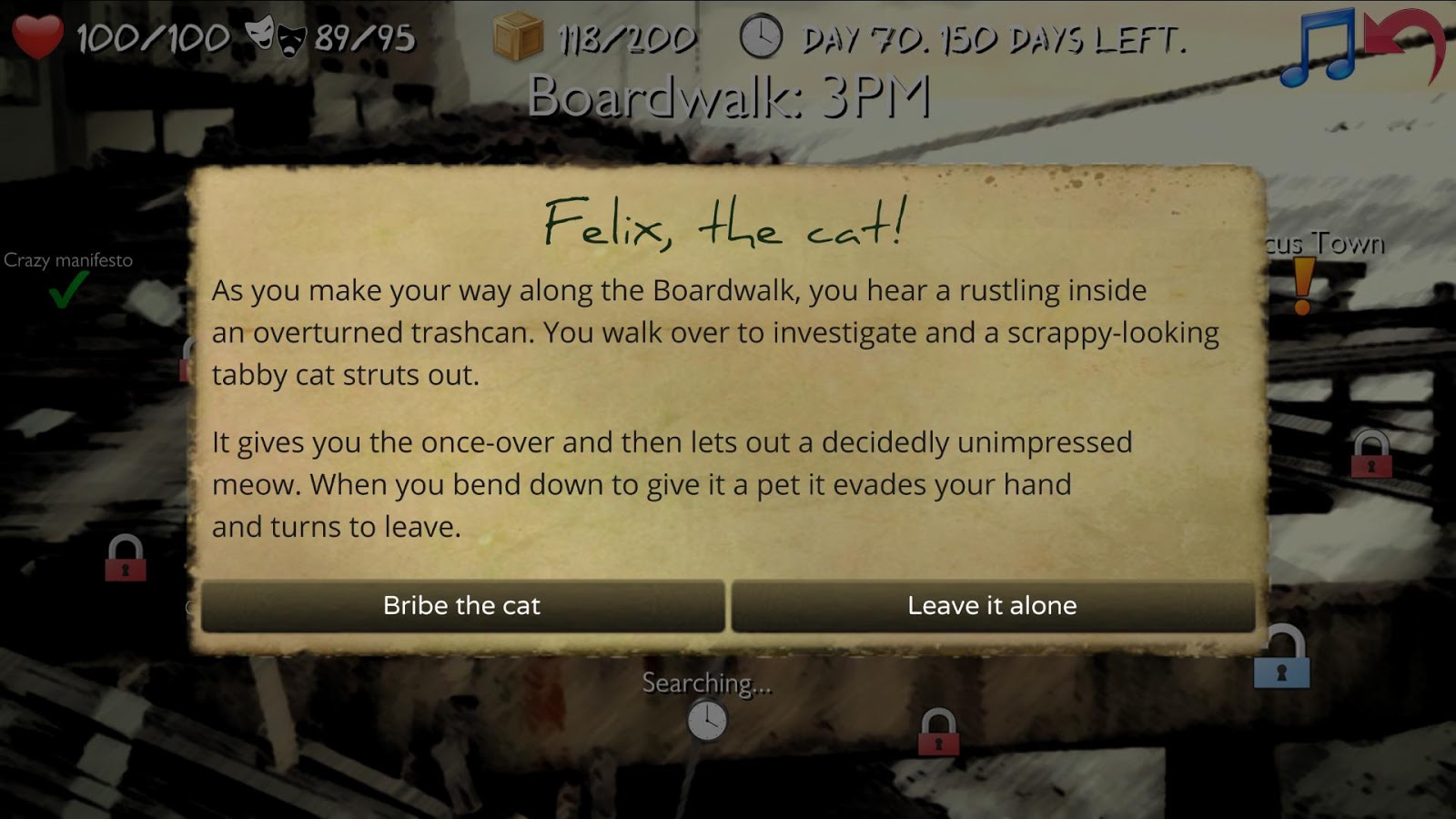Toggle the music note icon

point(1317,47)
